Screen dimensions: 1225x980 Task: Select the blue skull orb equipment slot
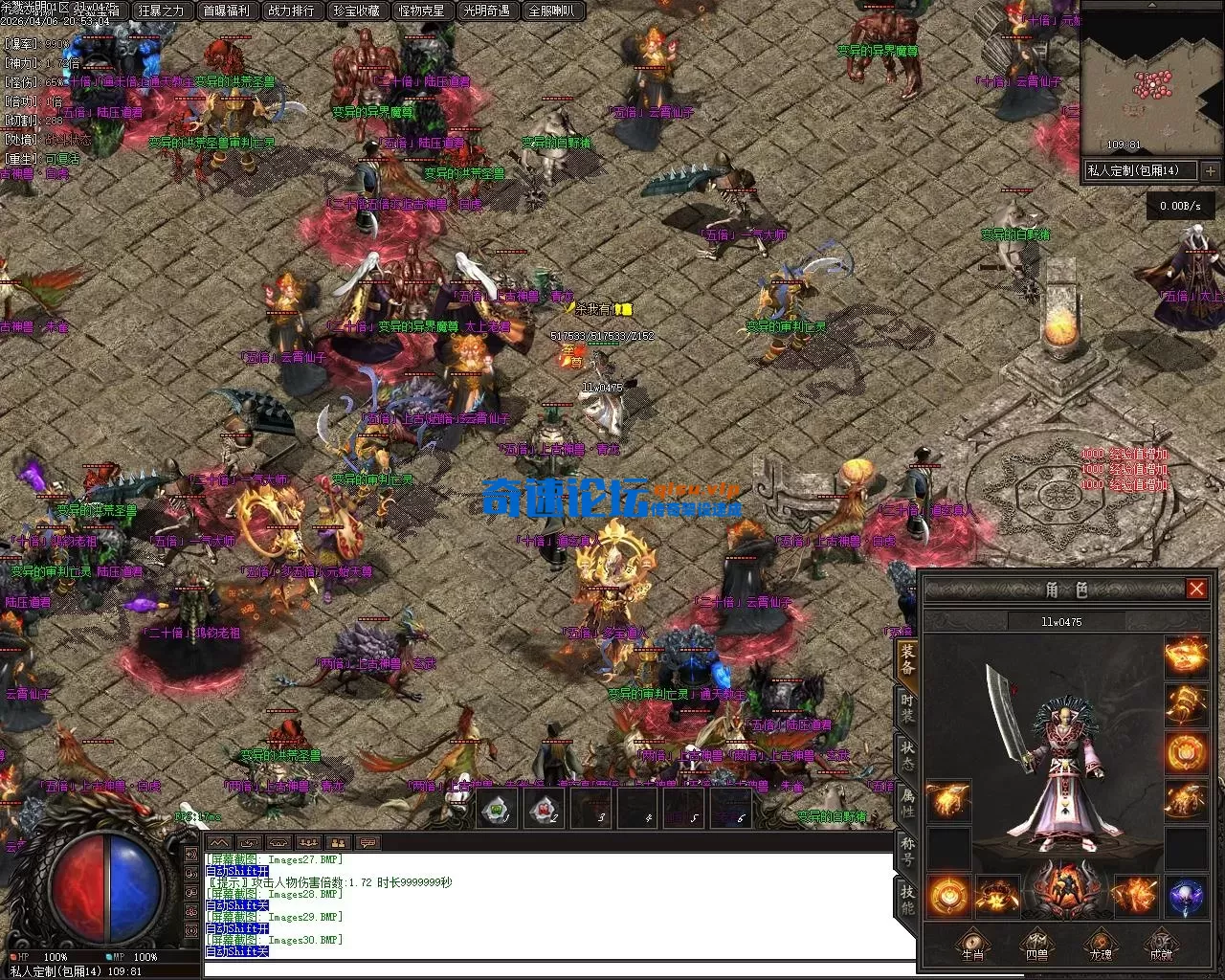(1186, 897)
